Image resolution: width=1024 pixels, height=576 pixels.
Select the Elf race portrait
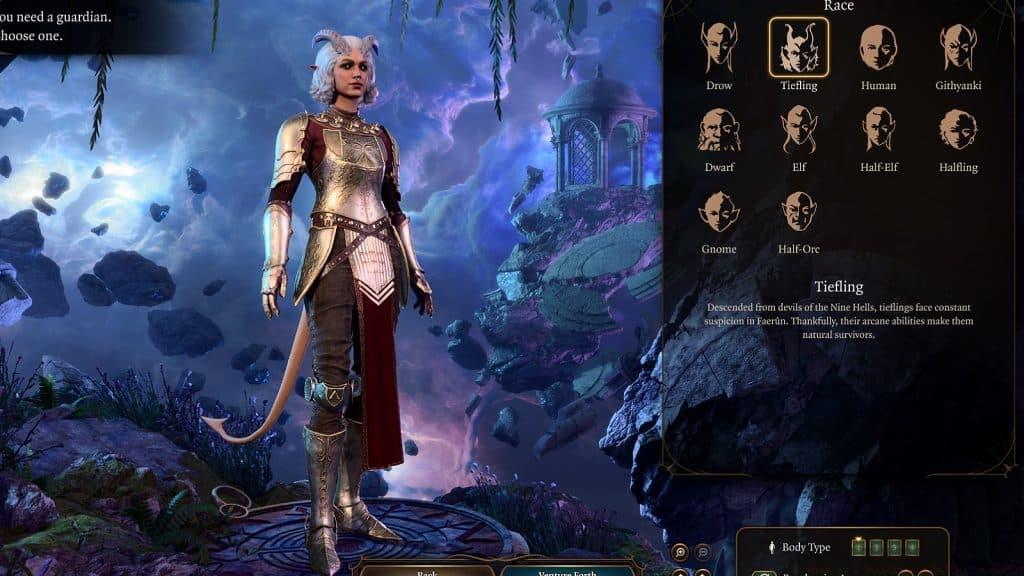coord(798,130)
